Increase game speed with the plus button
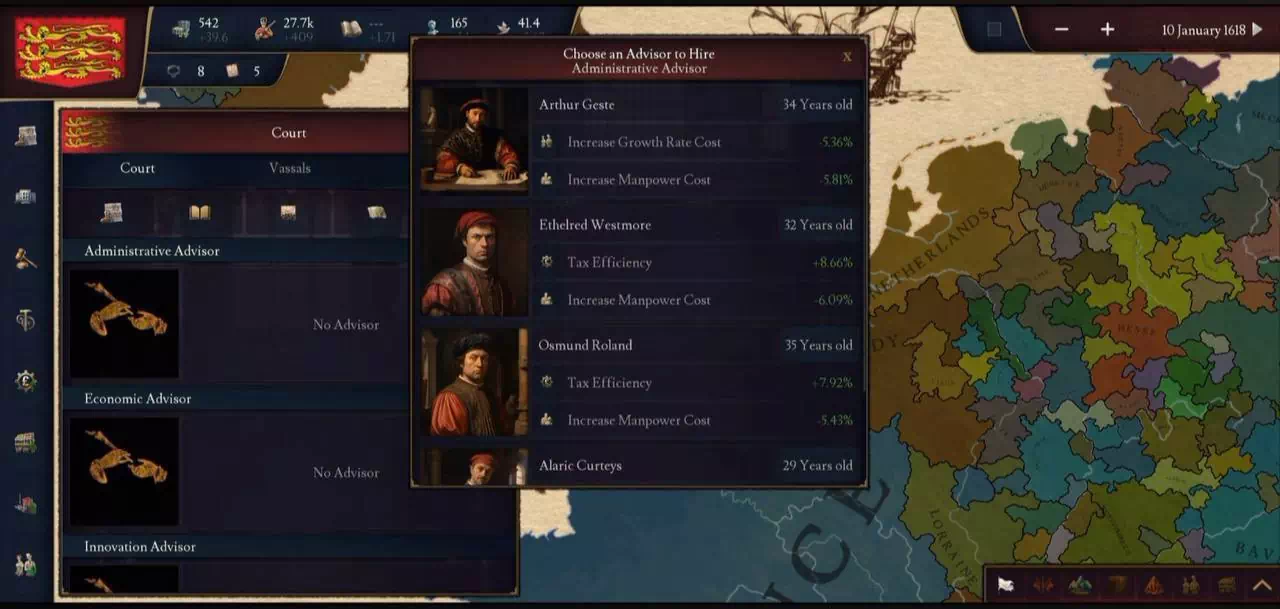 (x=1107, y=30)
